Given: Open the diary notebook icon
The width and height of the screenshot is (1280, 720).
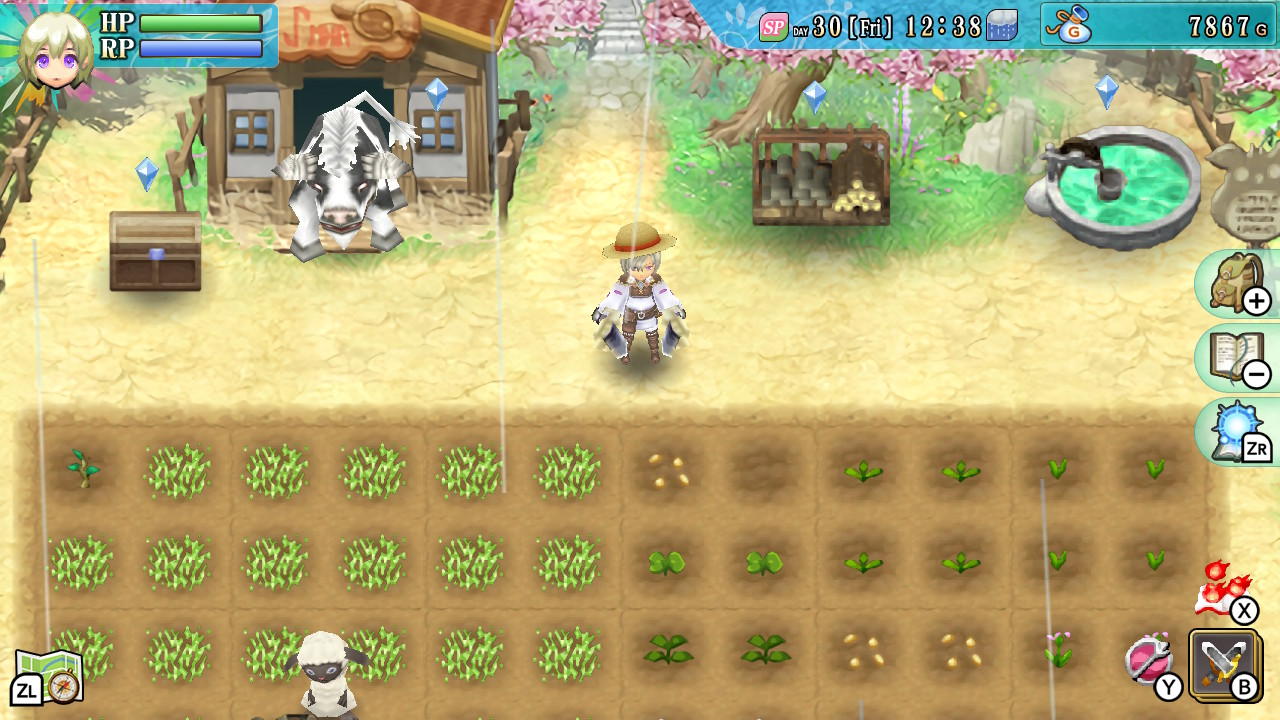Looking at the screenshot, I should tap(1240, 355).
